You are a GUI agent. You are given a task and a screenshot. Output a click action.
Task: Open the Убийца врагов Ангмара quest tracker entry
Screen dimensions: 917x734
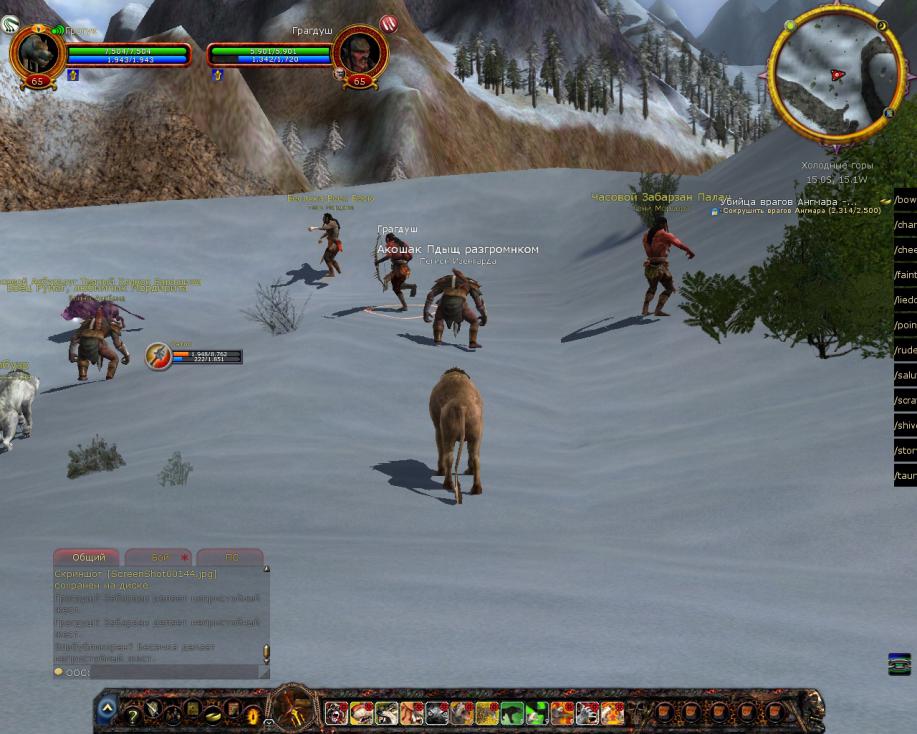click(x=788, y=202)
